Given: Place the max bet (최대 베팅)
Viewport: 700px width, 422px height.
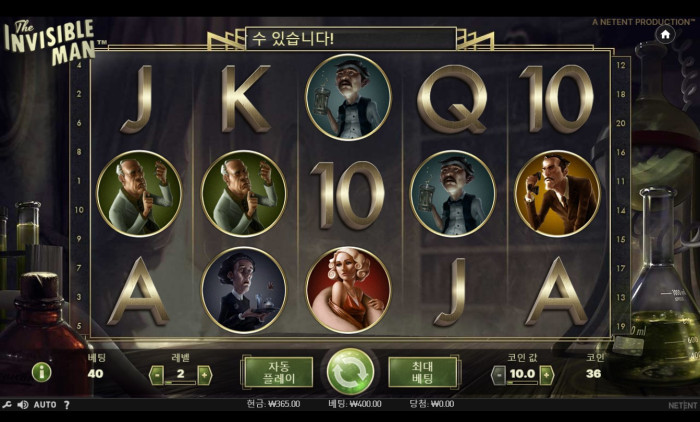Looking at the screenshot, I should 423,372.
